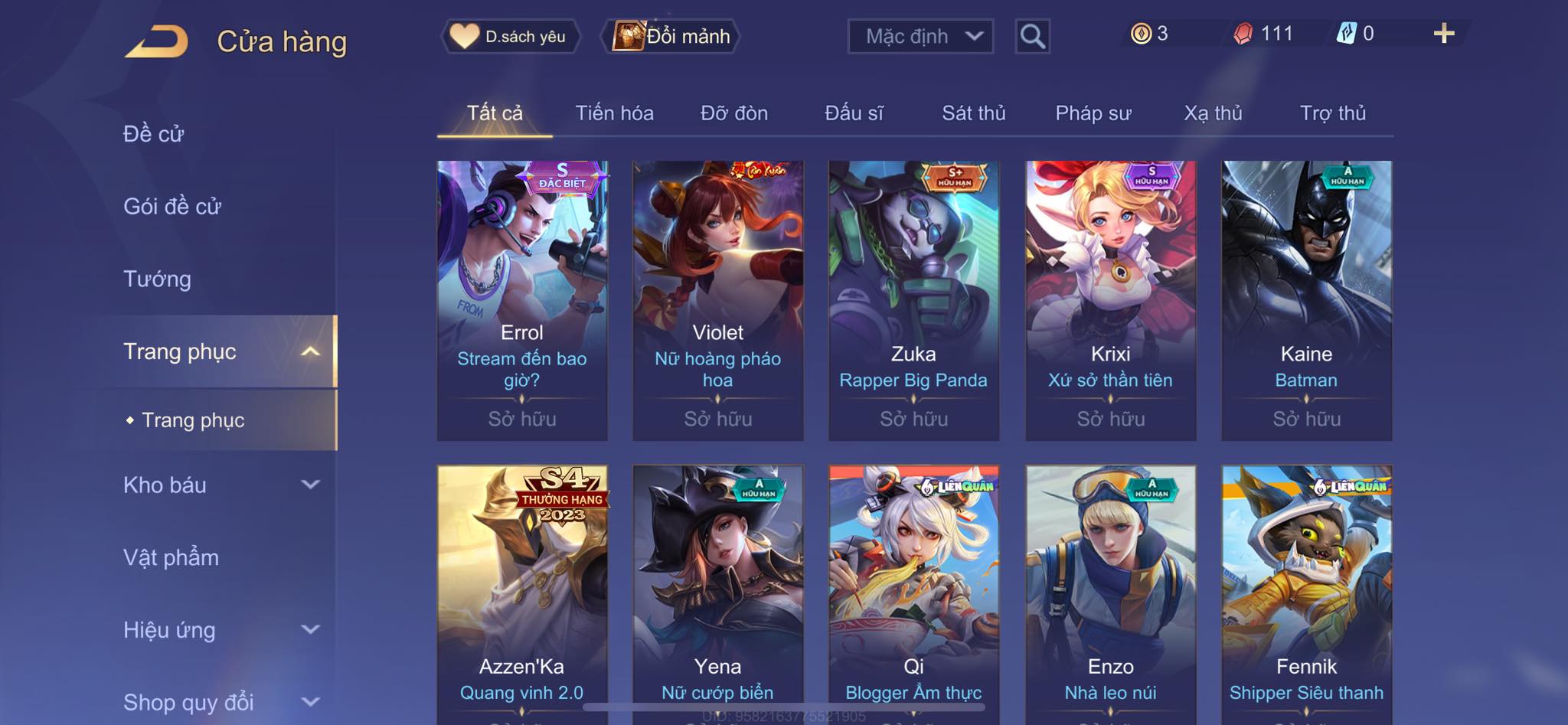
Task: Switch to the Đỡ đòn tab
Action: pyautogui.click(x=733, y=113)
